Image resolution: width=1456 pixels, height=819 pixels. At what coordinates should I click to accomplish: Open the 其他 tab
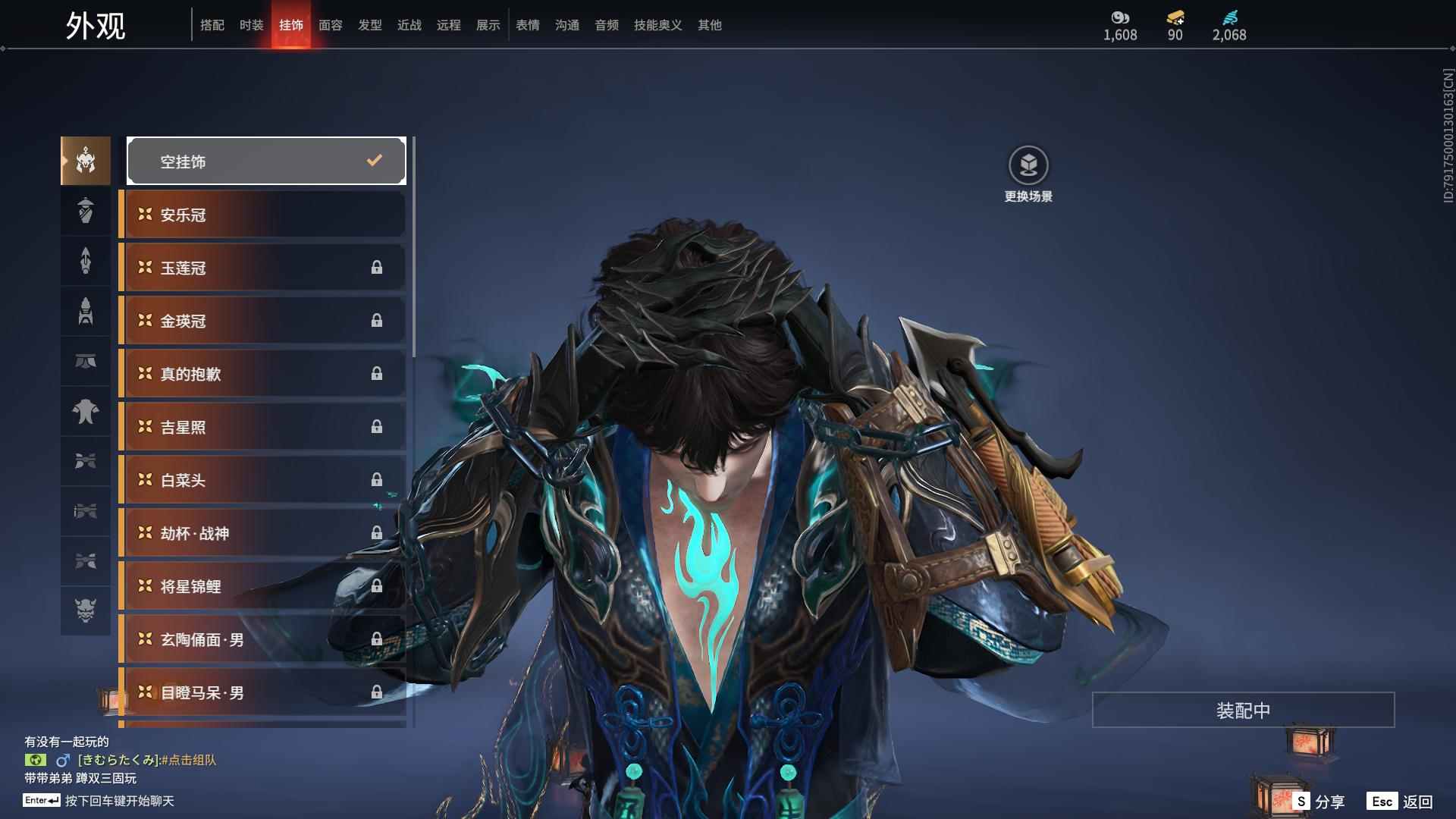(x=709, y=25)
